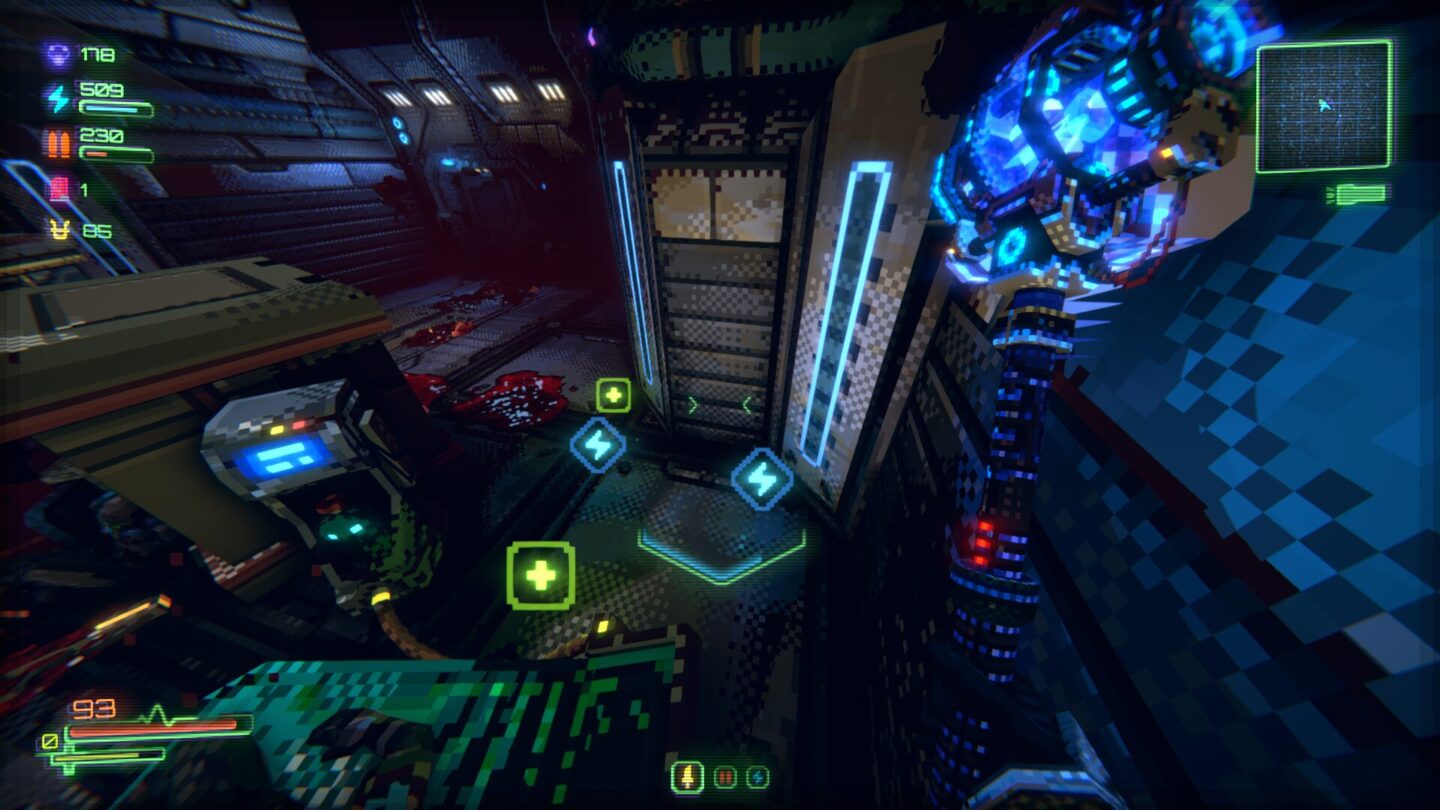Click the yellow horned icon beside 85
Screen dimensions: 1440x810
click(60, 229)
